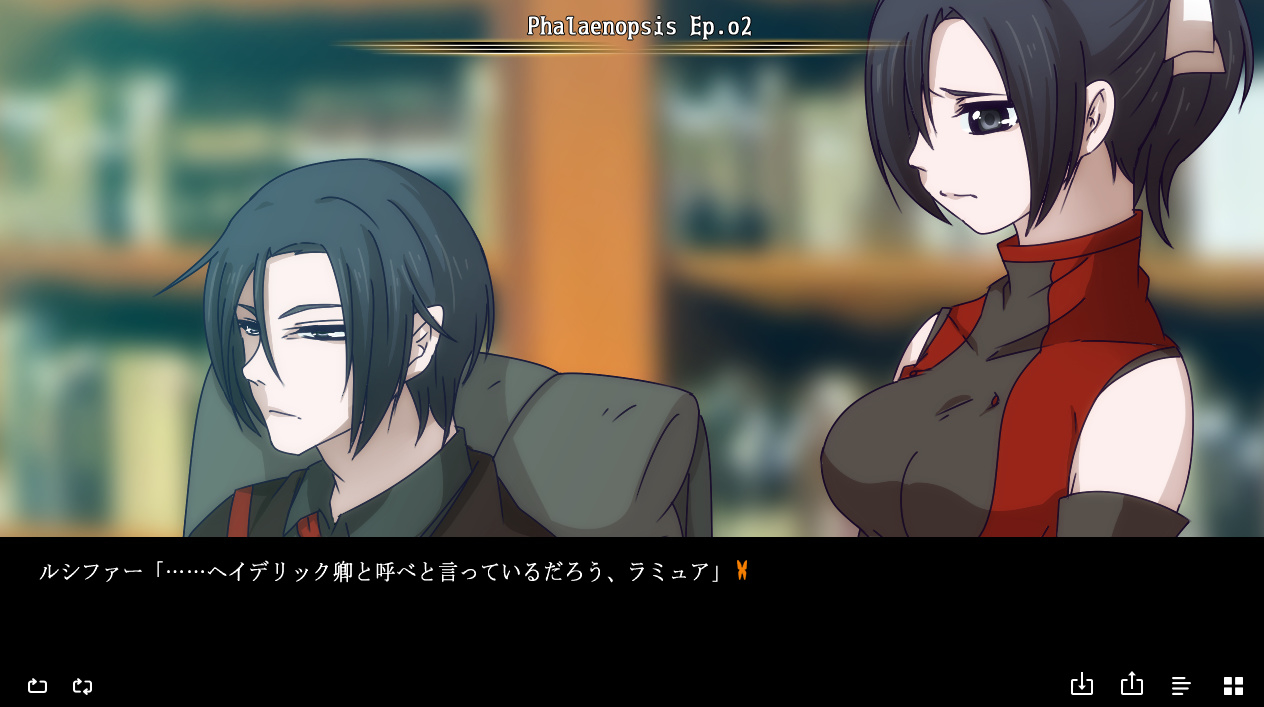Open the load icon with the up arrow
Screen dimensions: 1264x707
(1131, 683)
